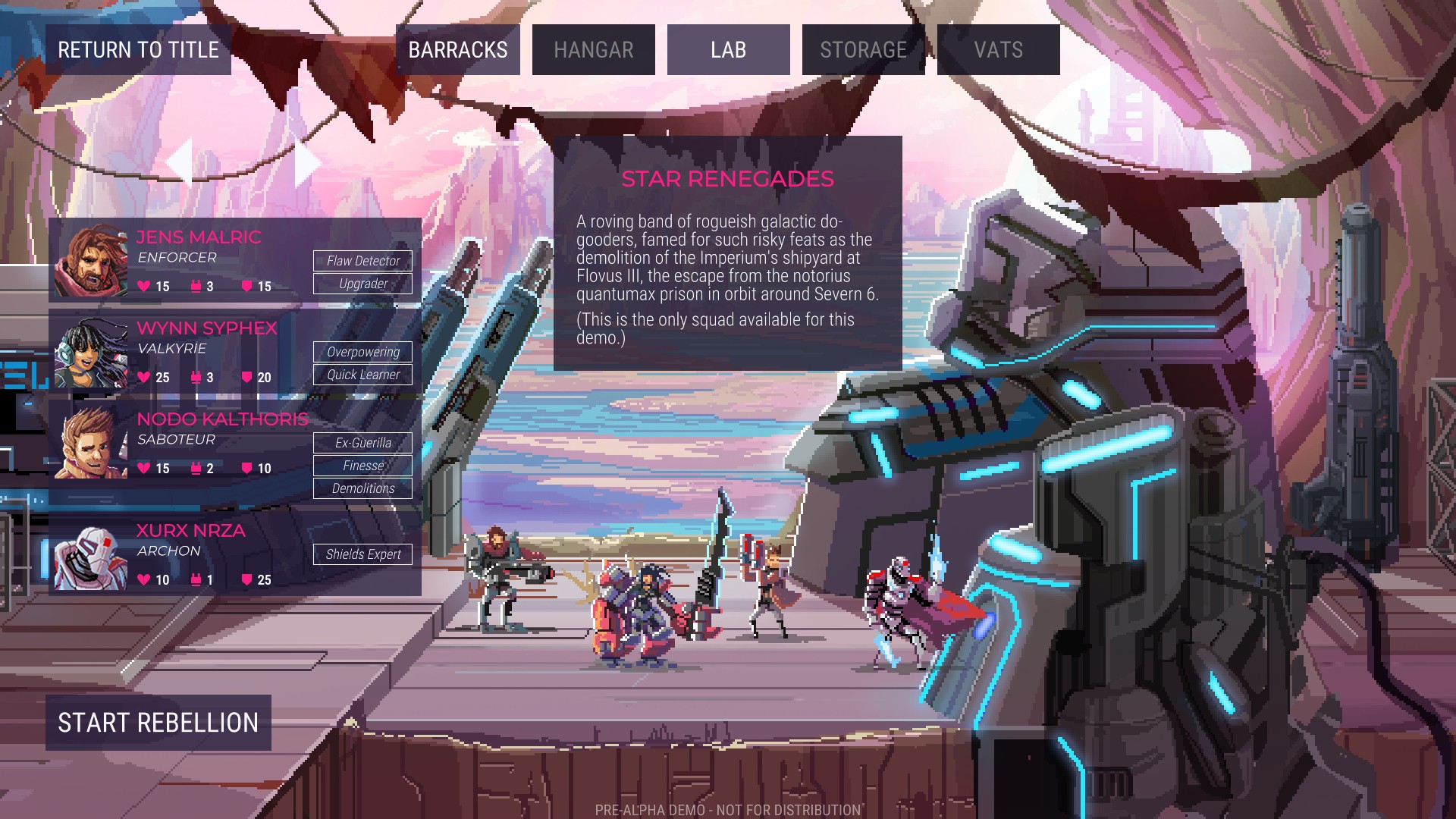
Task: Enable the Shields Expert trait
Action: (362, 554)
